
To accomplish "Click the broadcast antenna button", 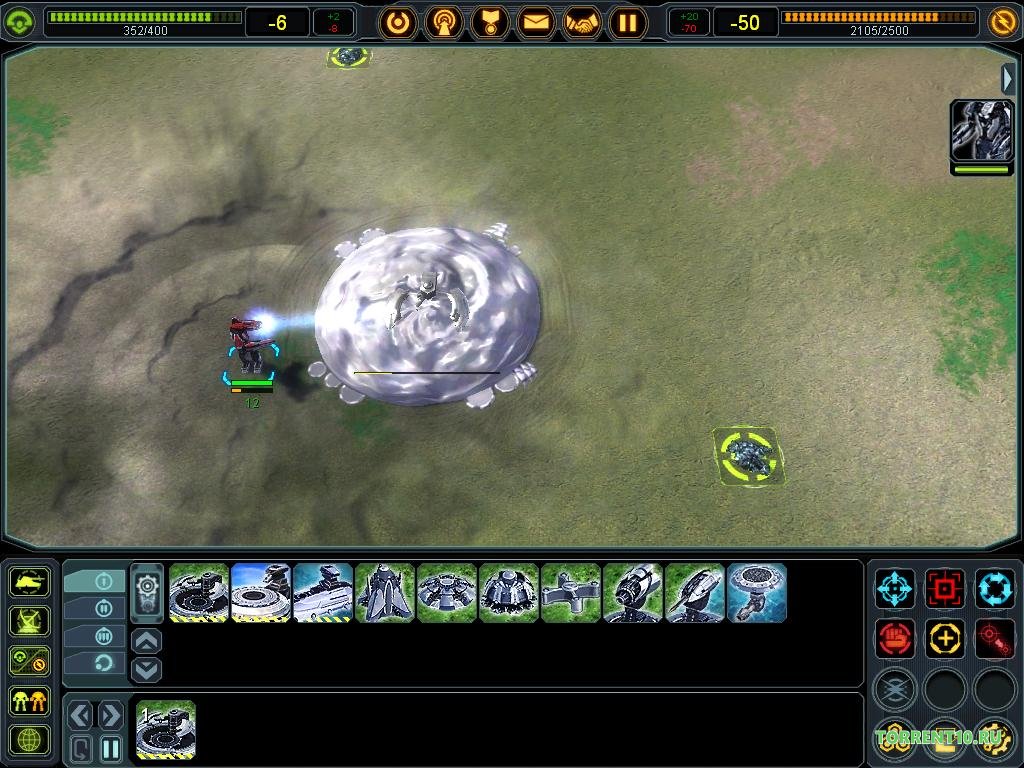I will coord(444,21).
